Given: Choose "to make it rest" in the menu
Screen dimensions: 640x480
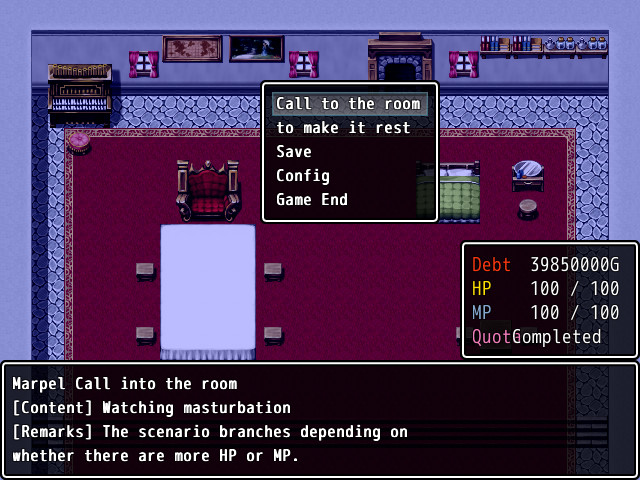Looking at the screenshot, I should point(343,128).
